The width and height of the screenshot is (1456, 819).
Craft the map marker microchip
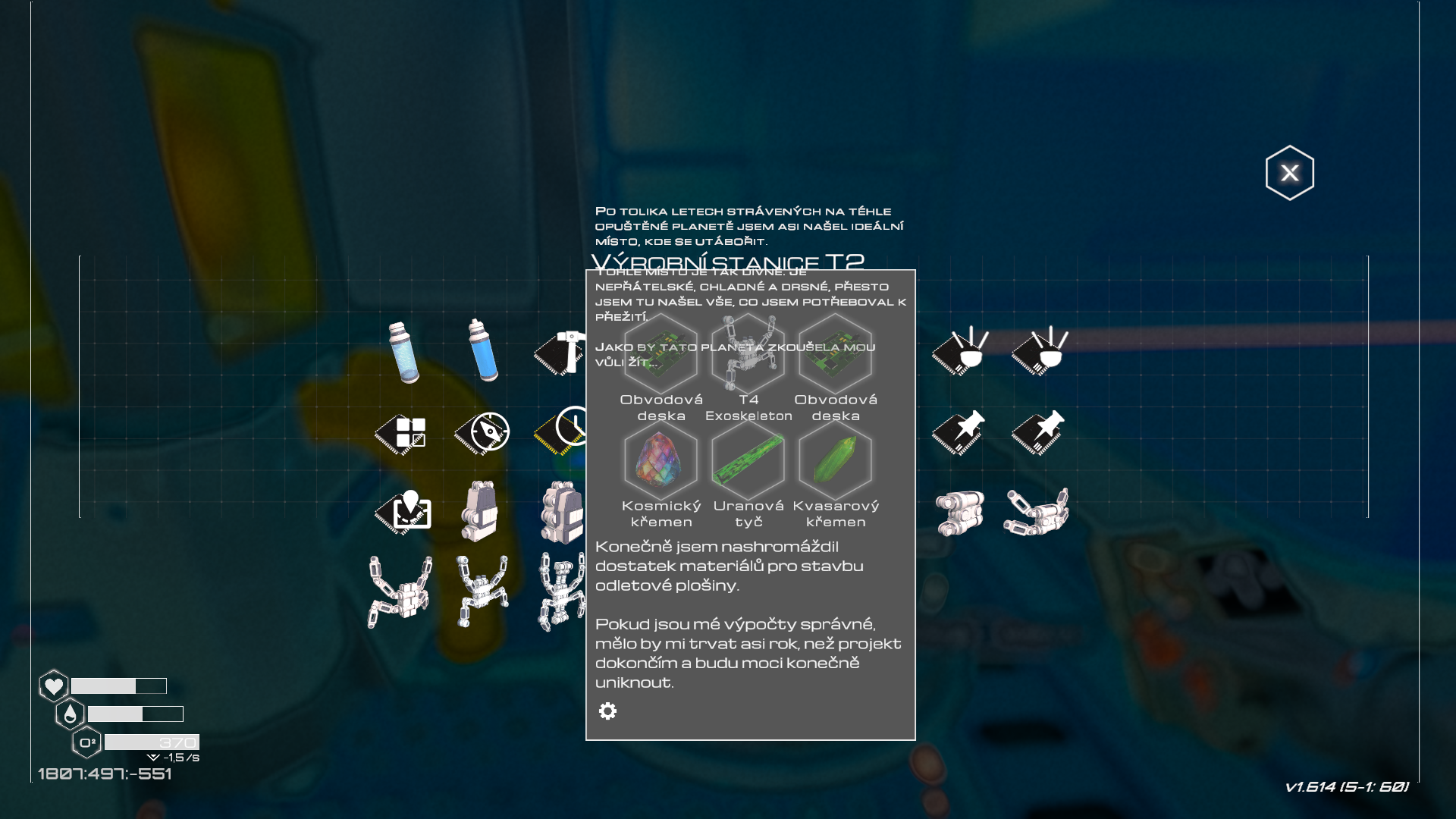pos(403,511)
